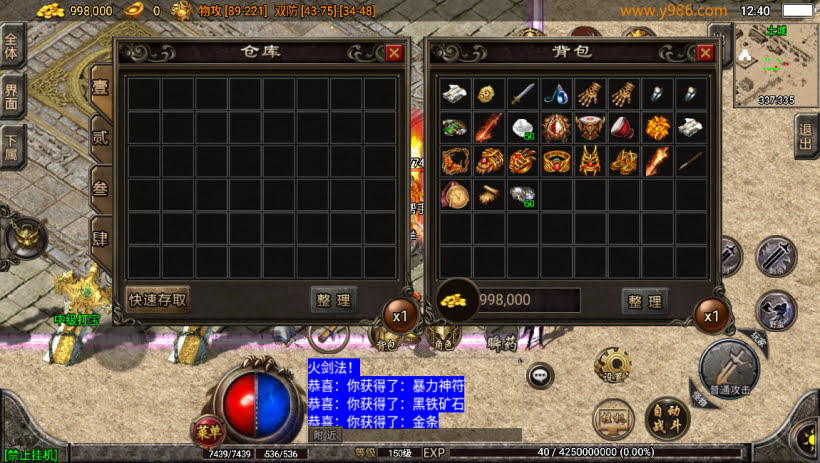Close the 仓库 warehouse window

(x=394, y=53)
